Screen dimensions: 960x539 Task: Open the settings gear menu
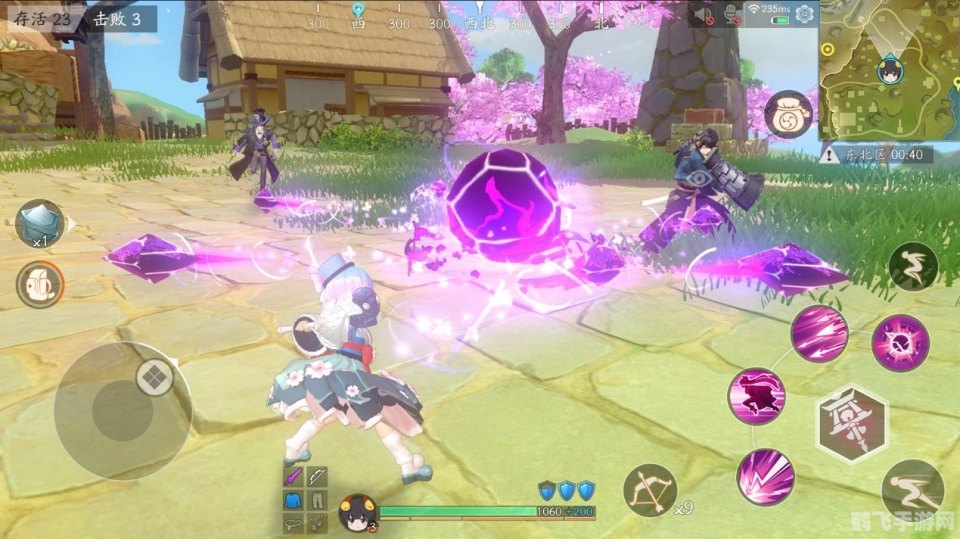[804, 13]
